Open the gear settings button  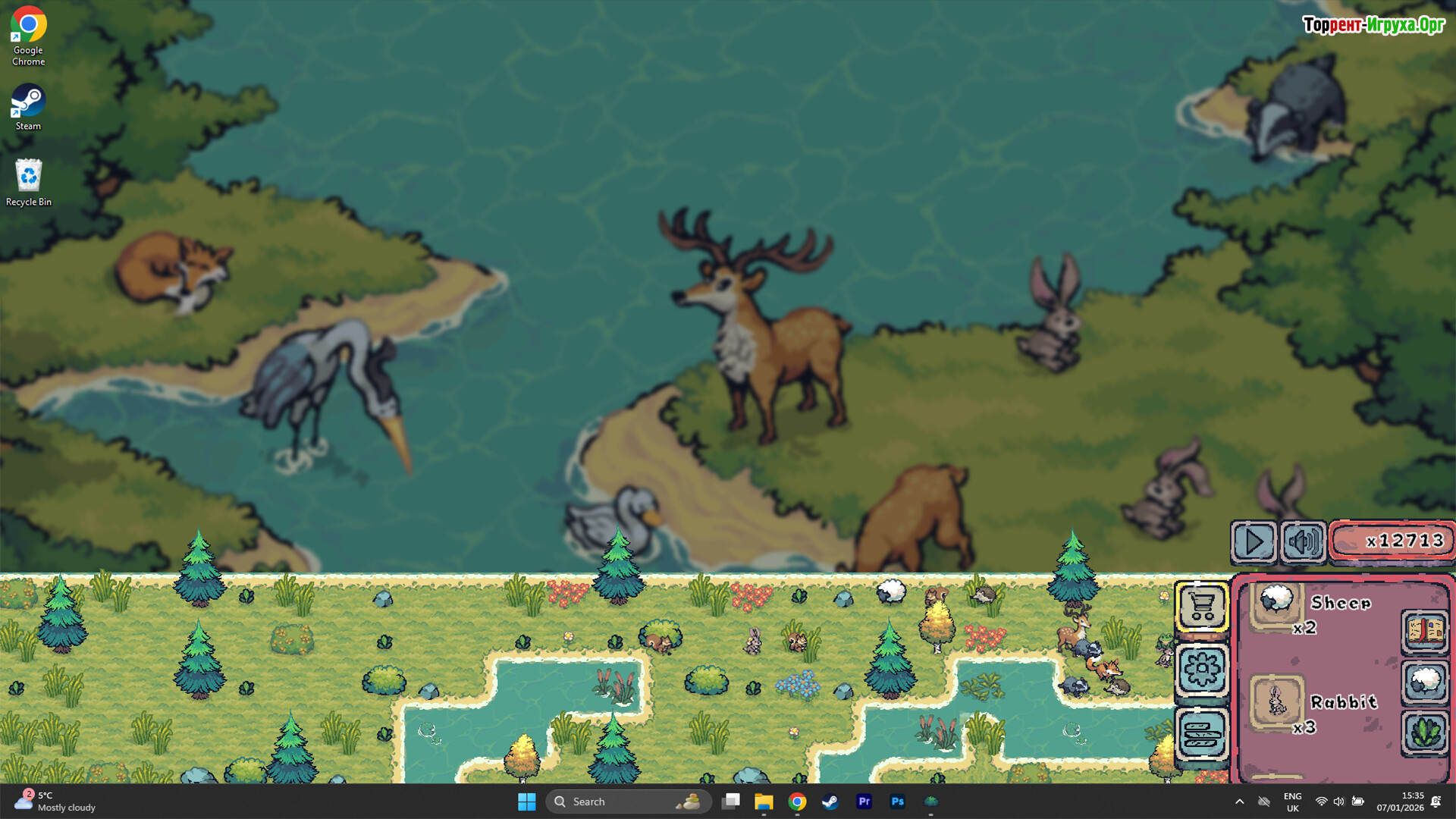1202,670
